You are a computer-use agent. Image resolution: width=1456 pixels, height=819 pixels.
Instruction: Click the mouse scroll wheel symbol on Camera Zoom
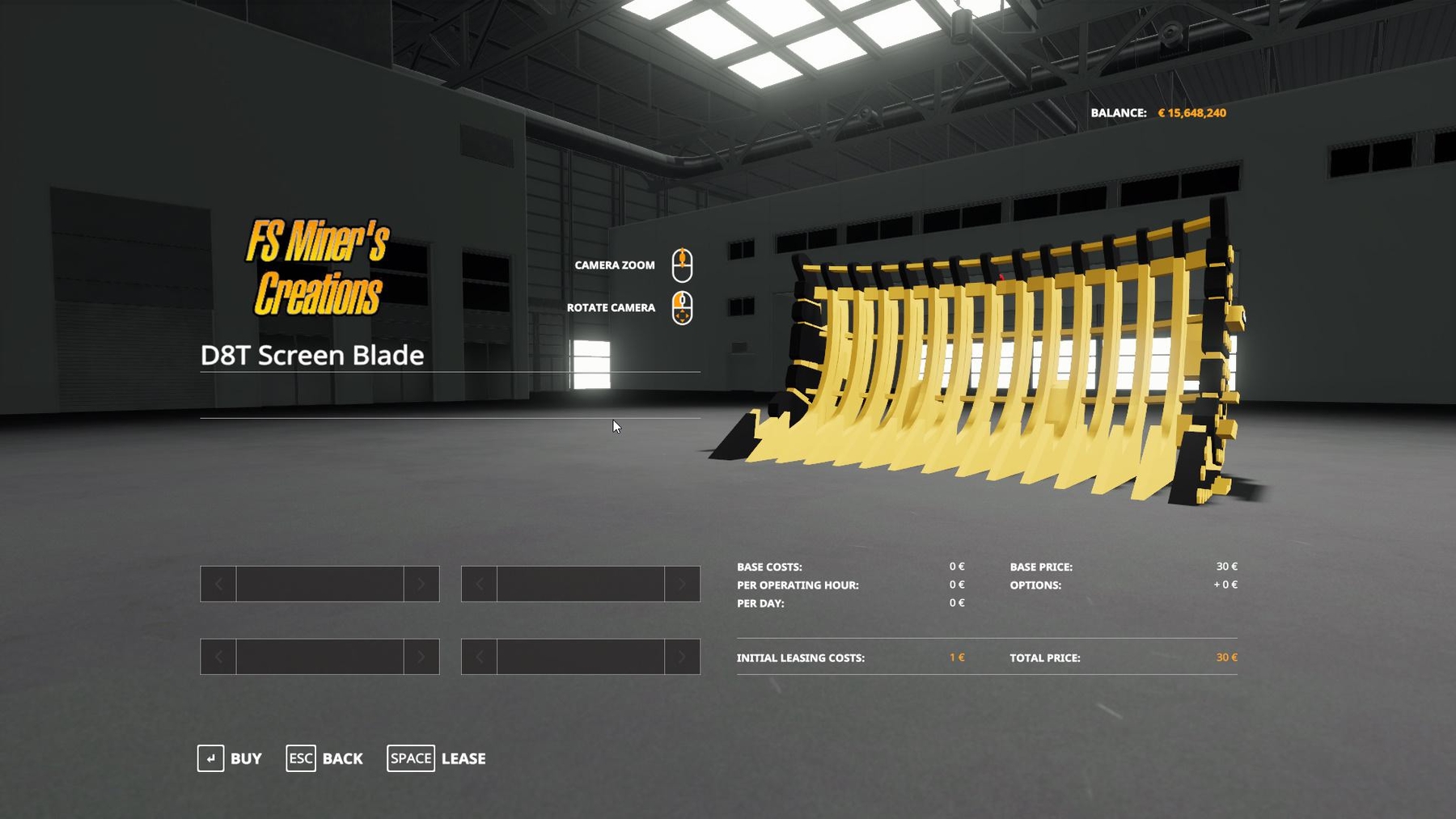coord(684,259)
